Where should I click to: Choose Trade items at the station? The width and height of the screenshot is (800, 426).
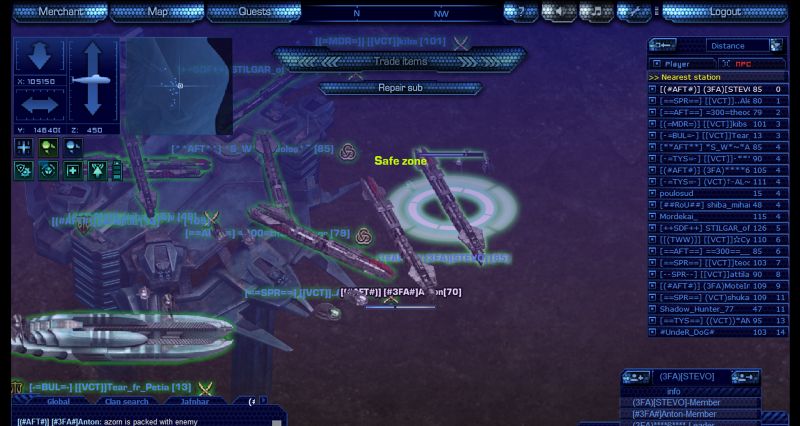pyautogui.click(x=400, y=62)
